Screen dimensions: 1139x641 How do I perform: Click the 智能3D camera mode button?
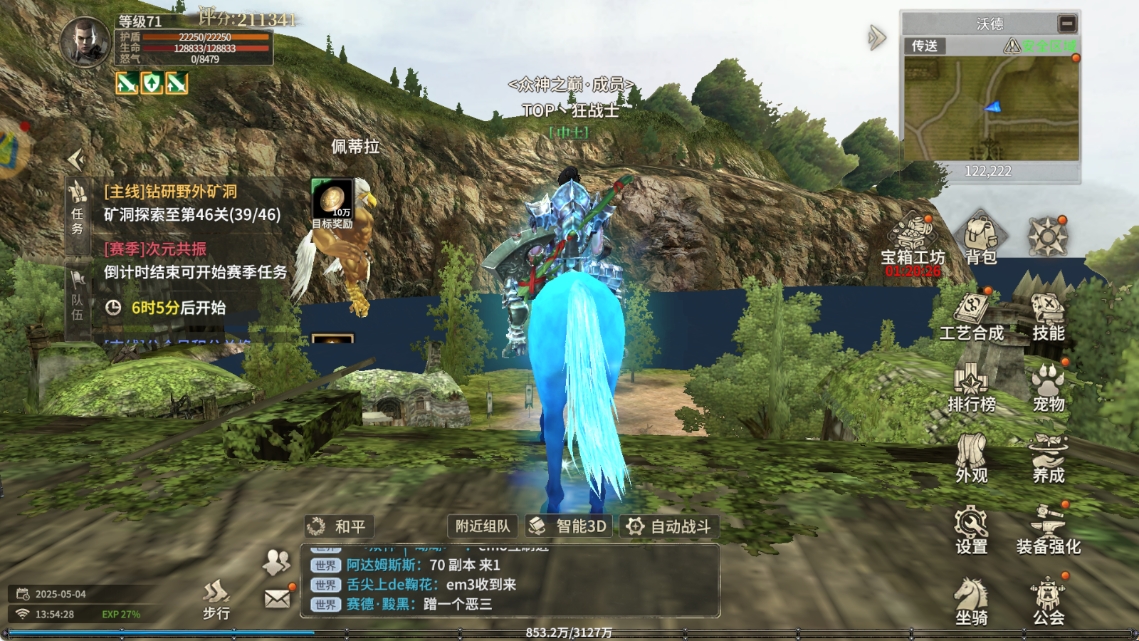point(568,526)
